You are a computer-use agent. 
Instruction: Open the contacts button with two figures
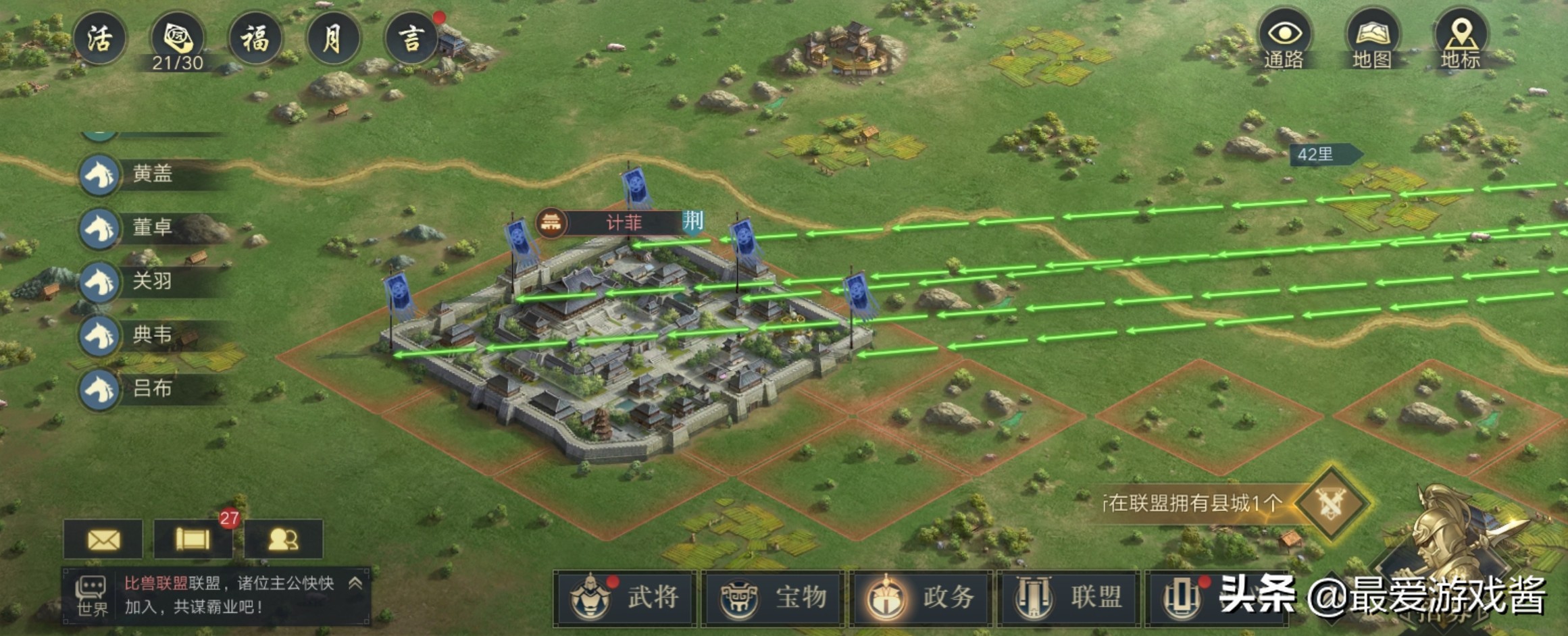click(x=283, y=539)
